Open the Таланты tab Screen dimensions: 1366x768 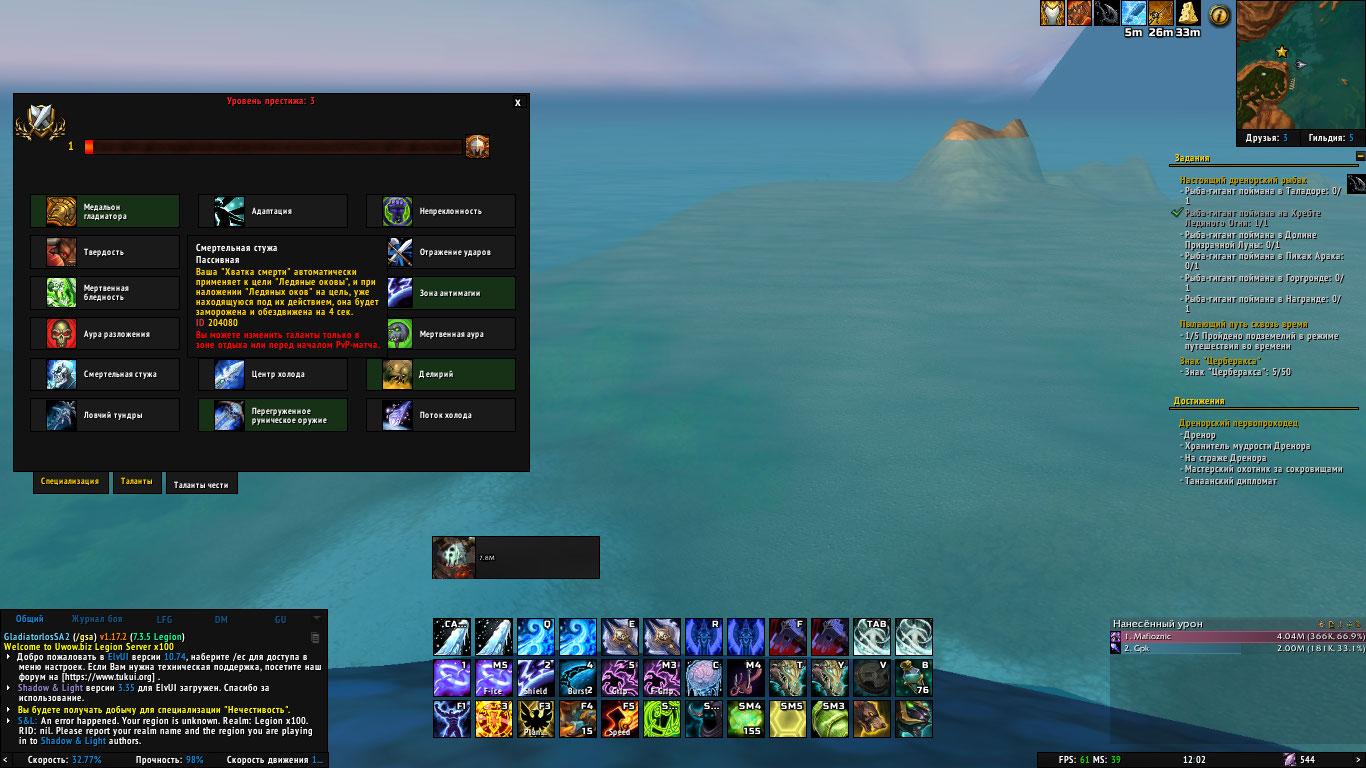(x=137, y=482)
